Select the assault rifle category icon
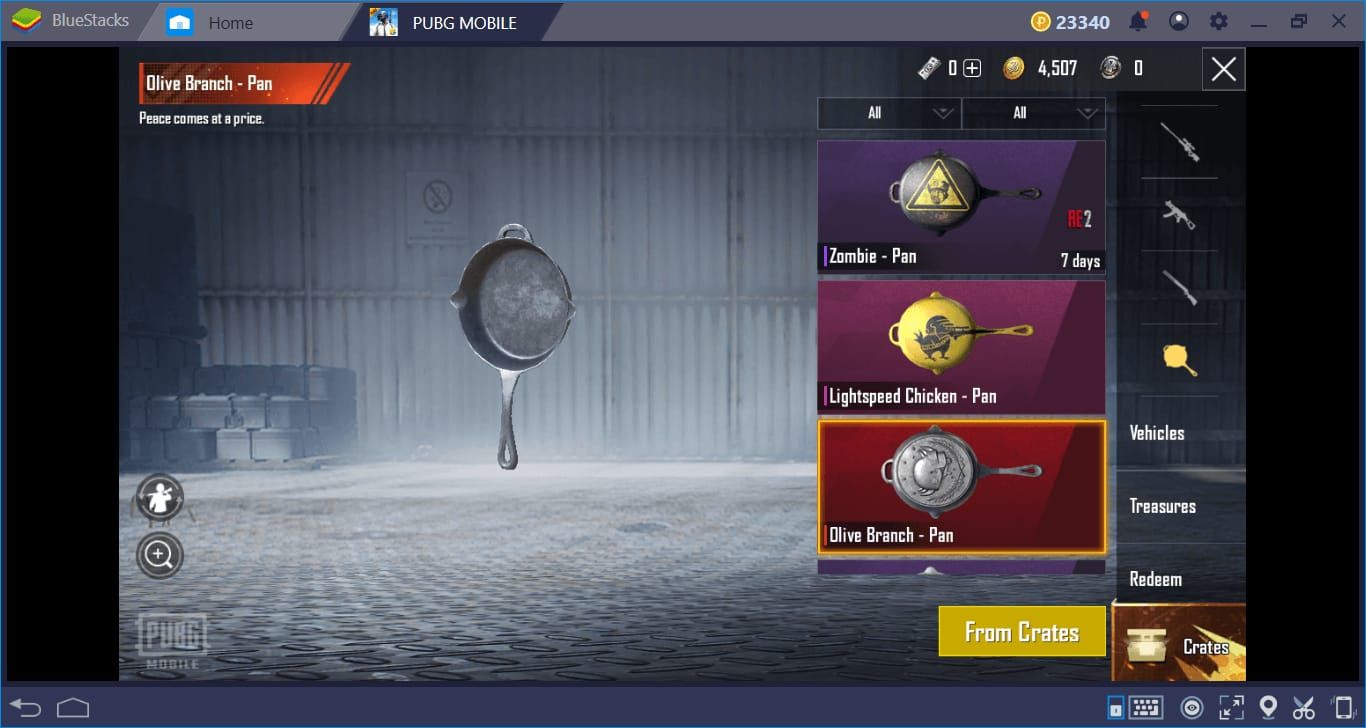Image resolution: width=1366 pixels, height=728 pixels. pos(1178,215)
